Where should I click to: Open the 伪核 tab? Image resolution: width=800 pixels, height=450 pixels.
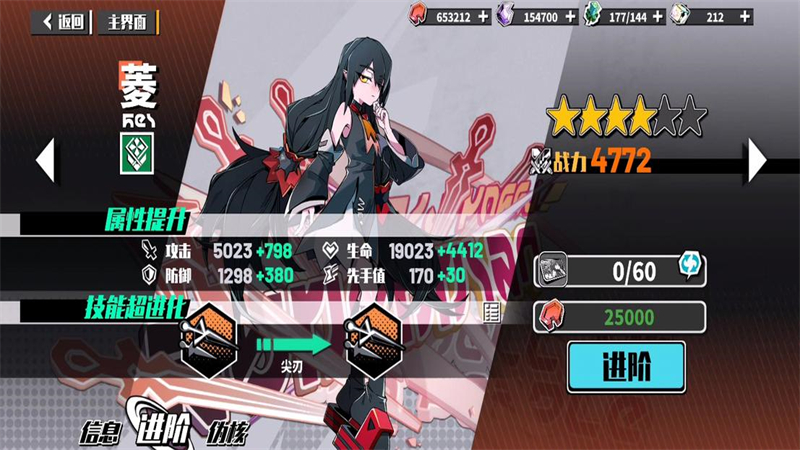click(226, 433)
